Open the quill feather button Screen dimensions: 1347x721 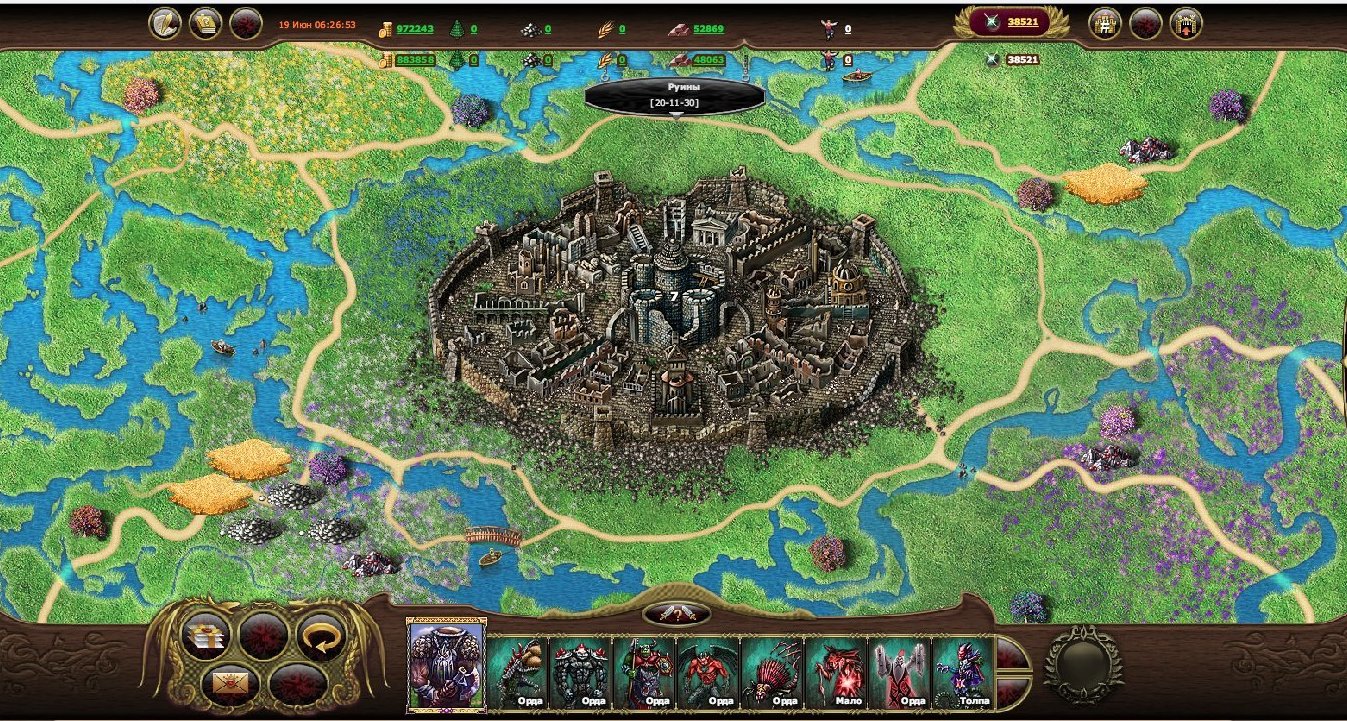pos(165,23)
